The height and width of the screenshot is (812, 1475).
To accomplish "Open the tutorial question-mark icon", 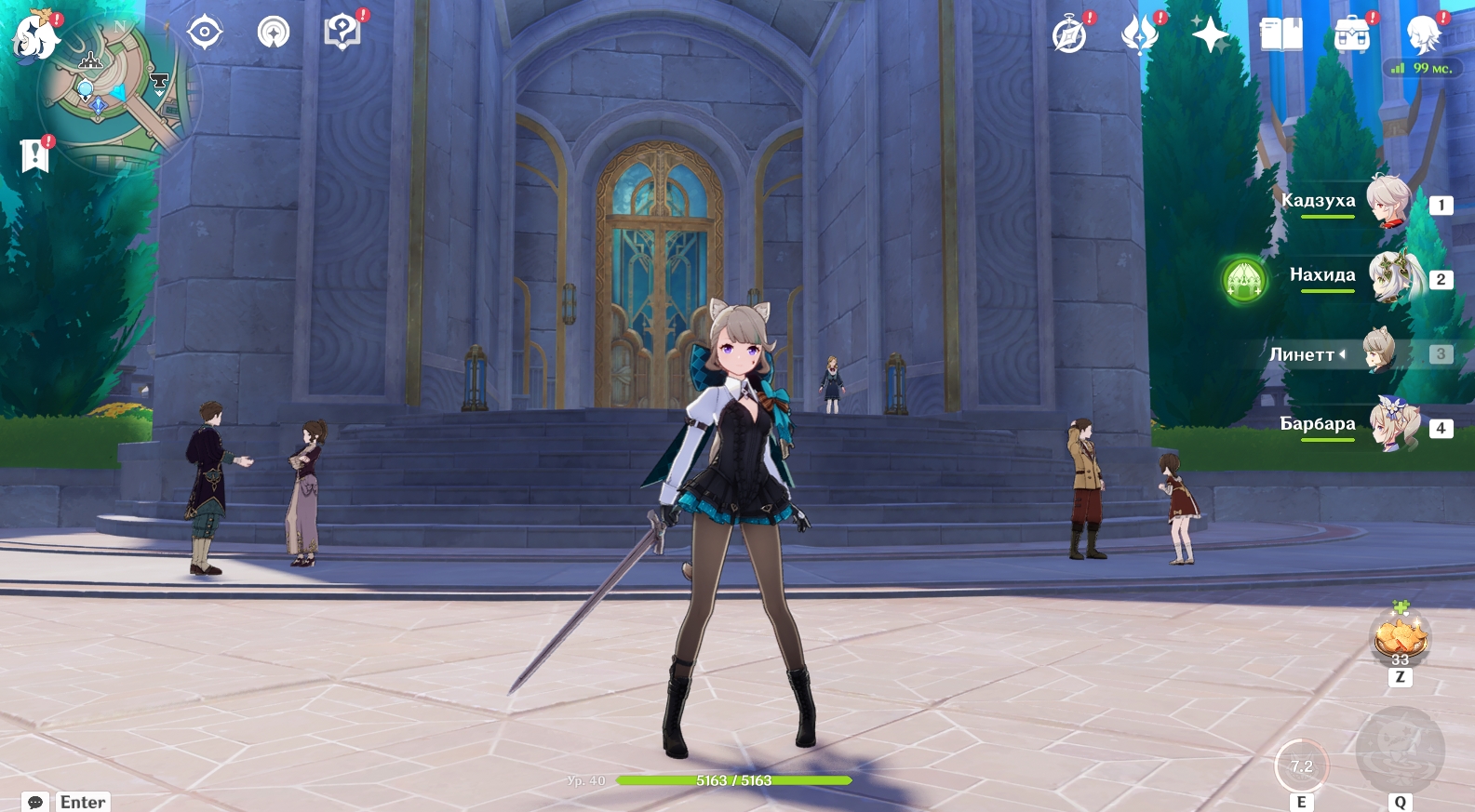I will pyautogui.click(x=342, y=33).
